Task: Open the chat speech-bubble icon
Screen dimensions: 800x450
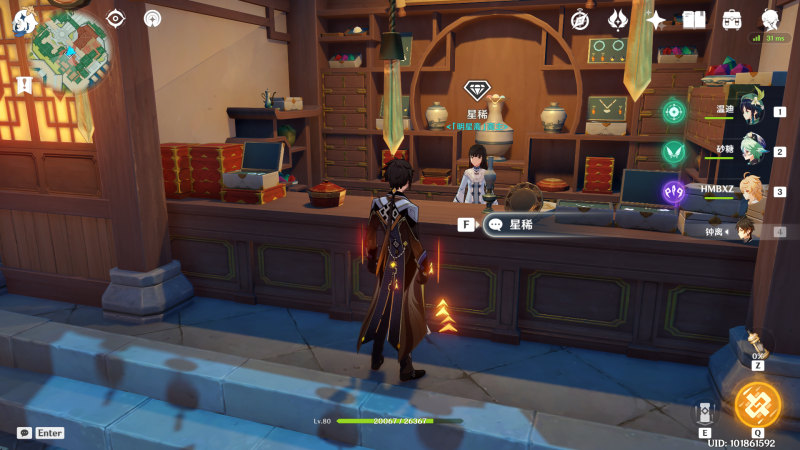Action: pos(24,433)
